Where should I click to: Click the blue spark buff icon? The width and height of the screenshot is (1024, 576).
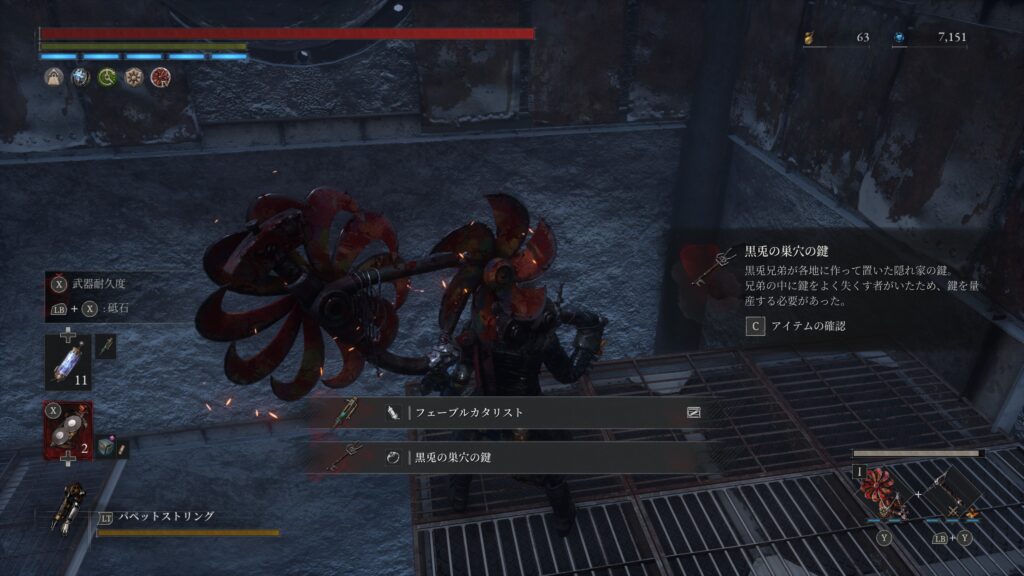click(x=80, y=77)
